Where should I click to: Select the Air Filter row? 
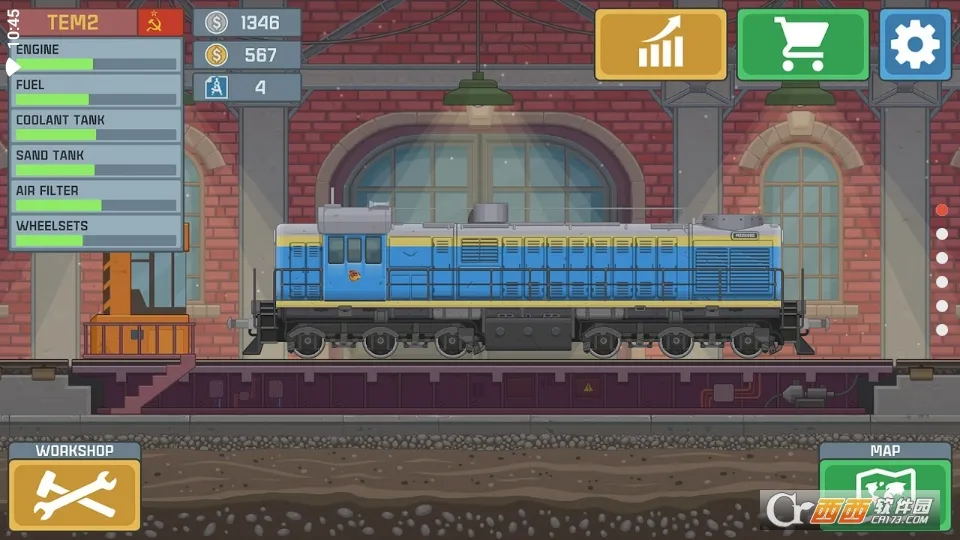96,197
